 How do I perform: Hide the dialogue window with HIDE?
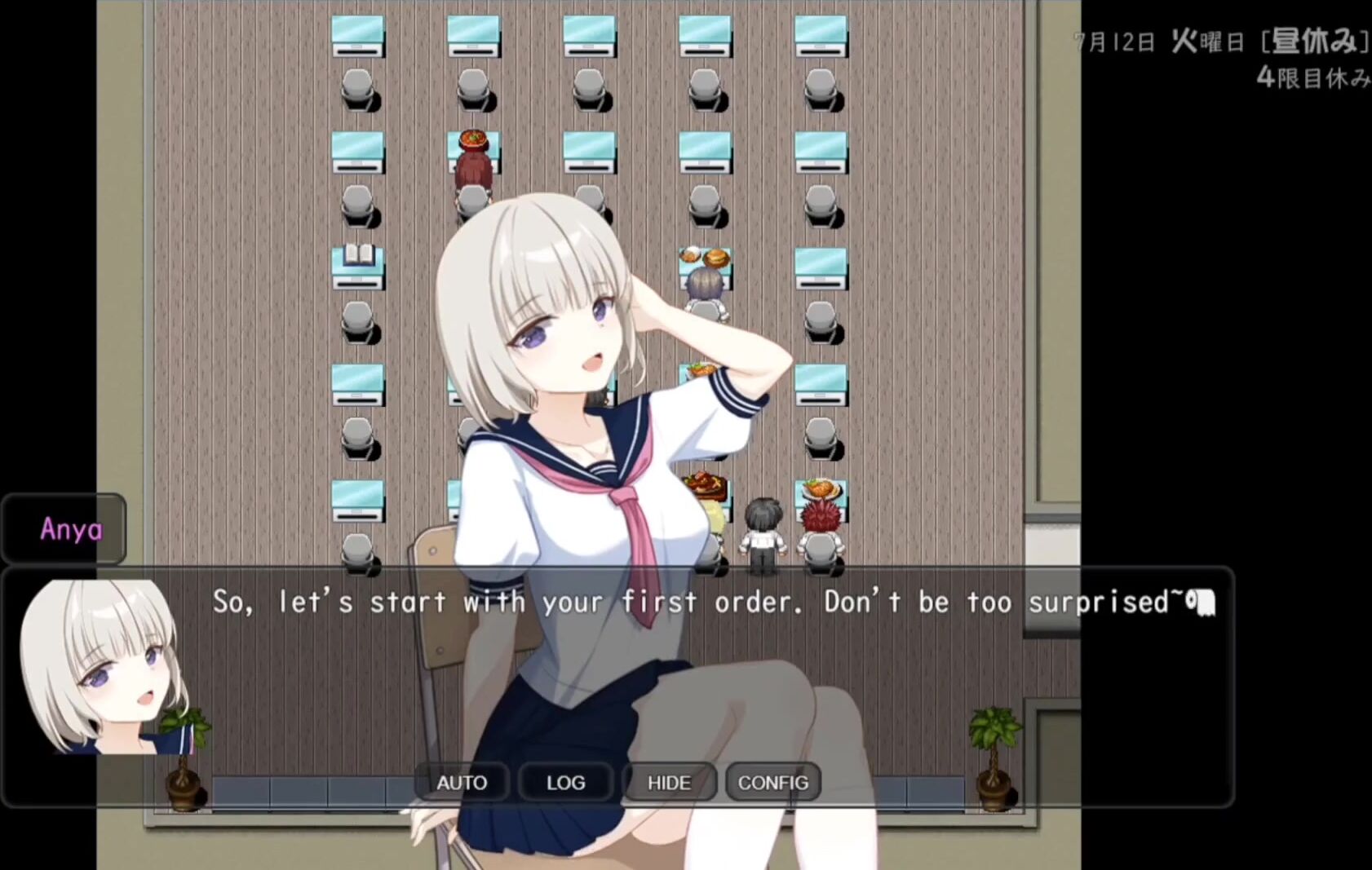669,783
